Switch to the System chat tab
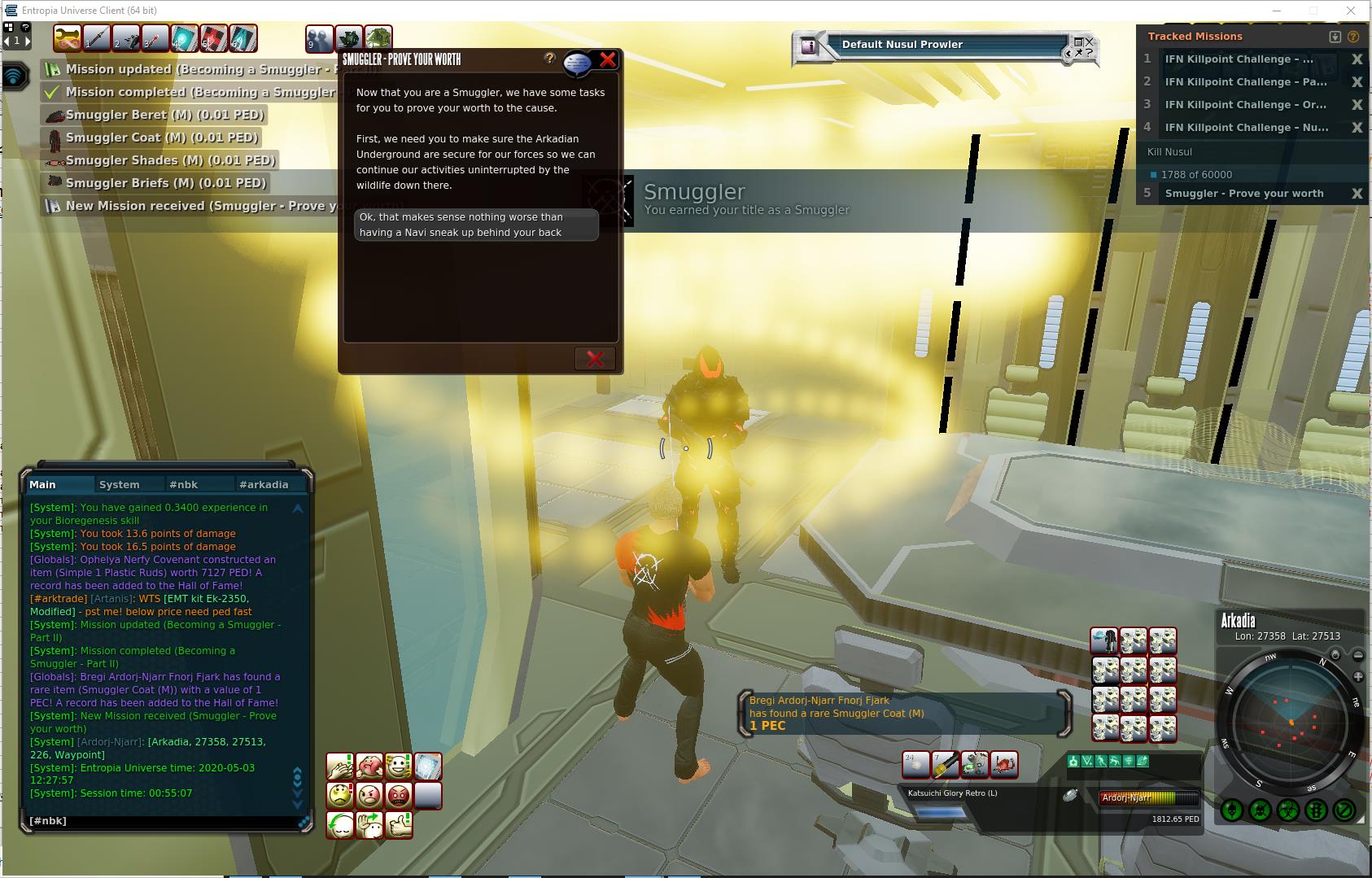The image size is (1372, 878). pos(120,484)
